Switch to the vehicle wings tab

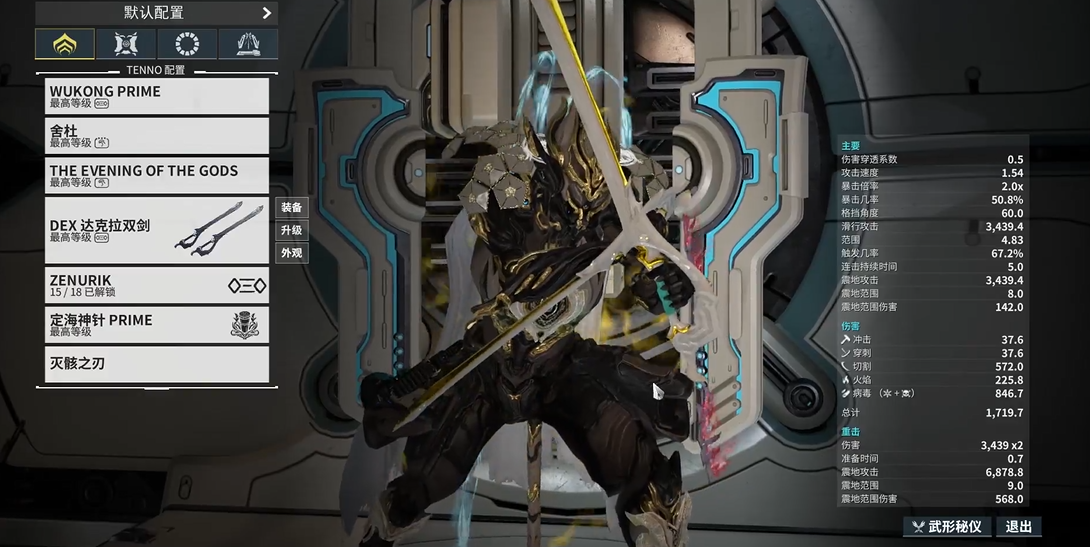(248, 44)
